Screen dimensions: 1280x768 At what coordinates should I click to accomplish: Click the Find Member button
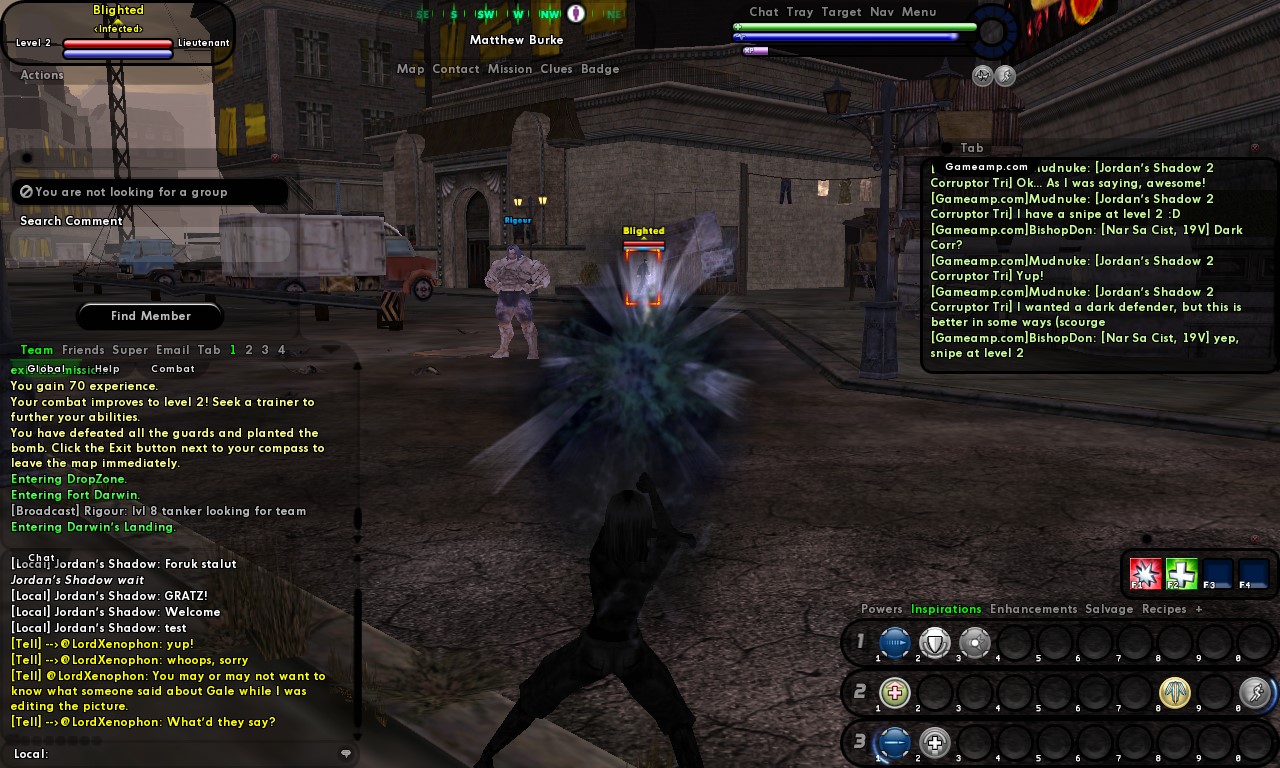pos(150,316)
